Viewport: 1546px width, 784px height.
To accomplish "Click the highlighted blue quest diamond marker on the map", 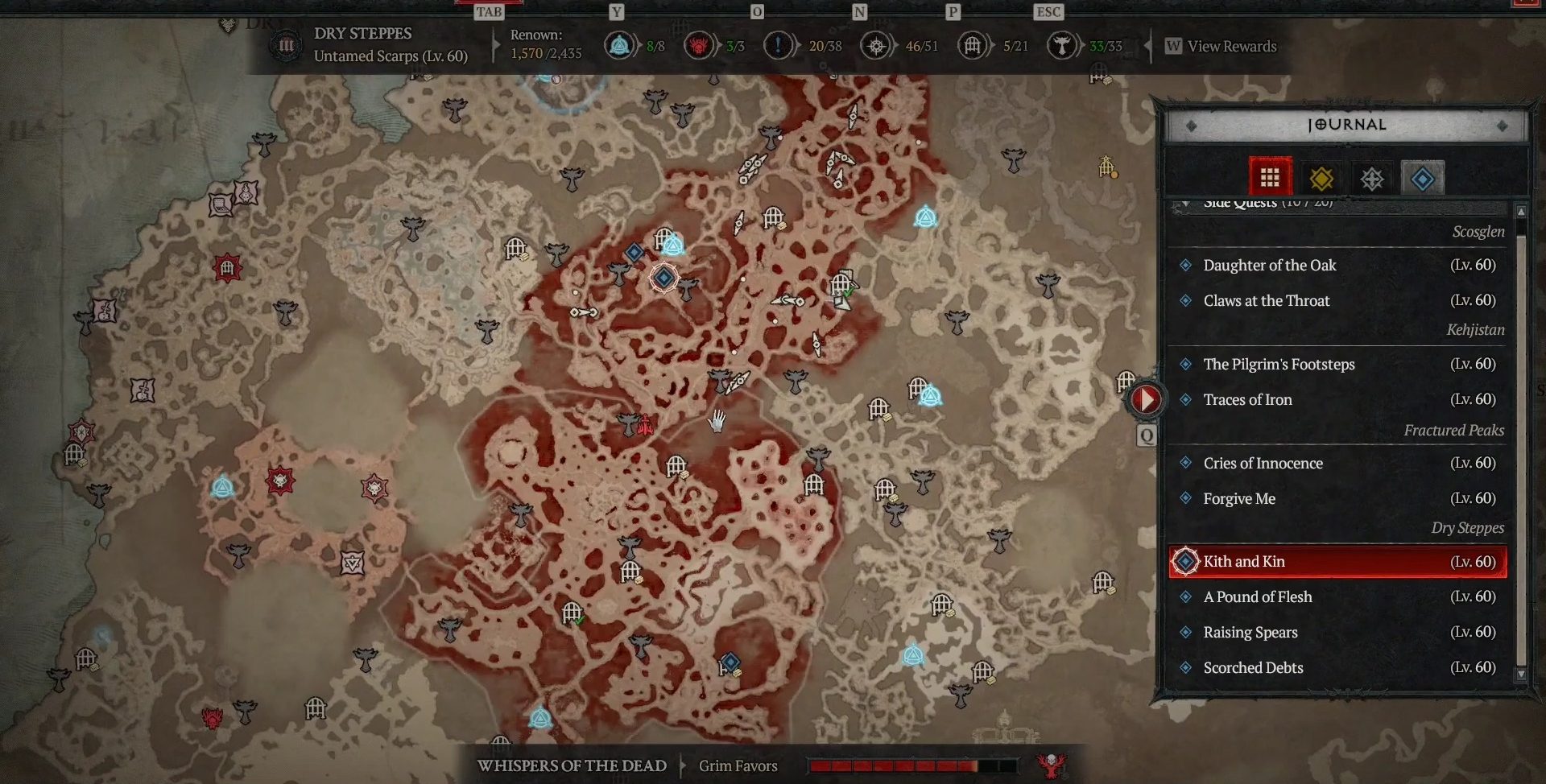I will (663, 278).
